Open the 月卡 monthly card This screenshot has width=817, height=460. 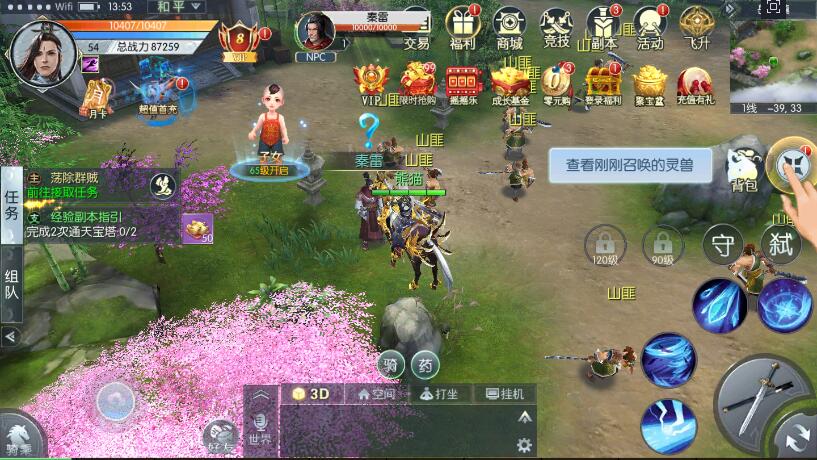[95, 98]
